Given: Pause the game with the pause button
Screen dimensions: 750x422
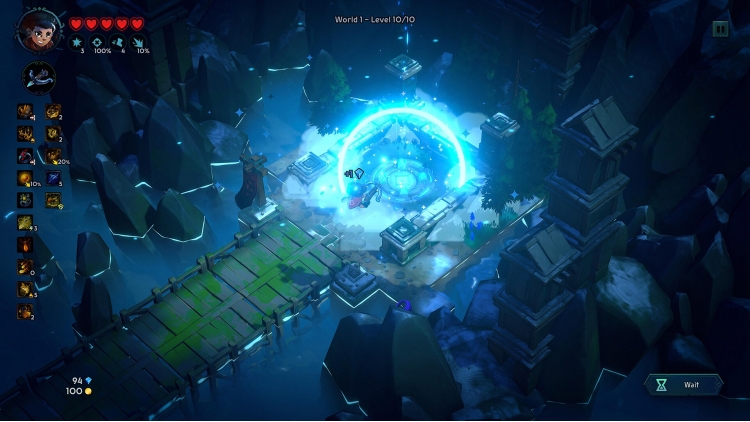Looking at the screenshot, I should (720, 29).
